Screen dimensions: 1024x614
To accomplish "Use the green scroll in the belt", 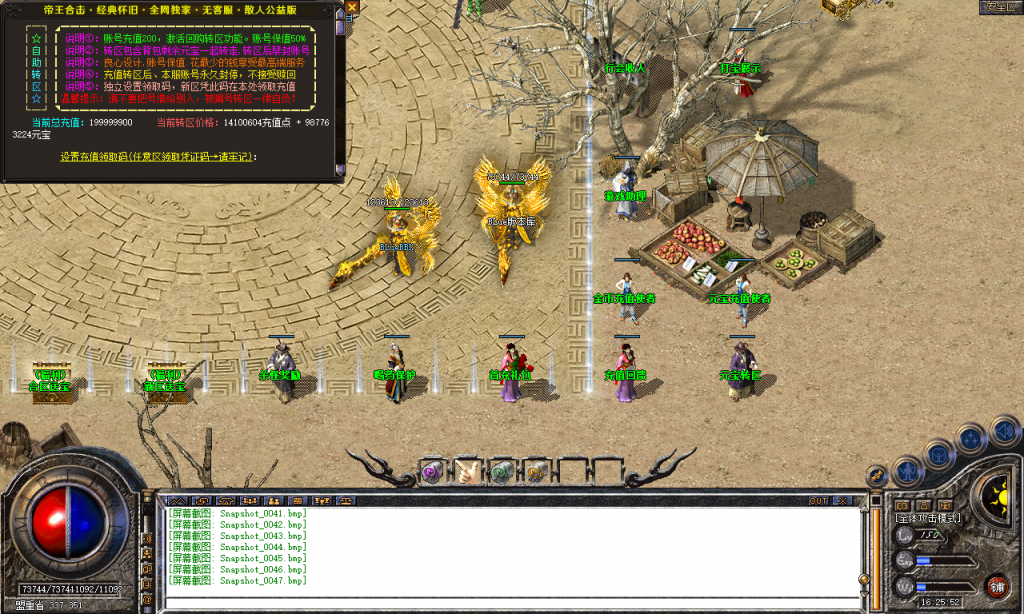I will (x=501, y=471).
